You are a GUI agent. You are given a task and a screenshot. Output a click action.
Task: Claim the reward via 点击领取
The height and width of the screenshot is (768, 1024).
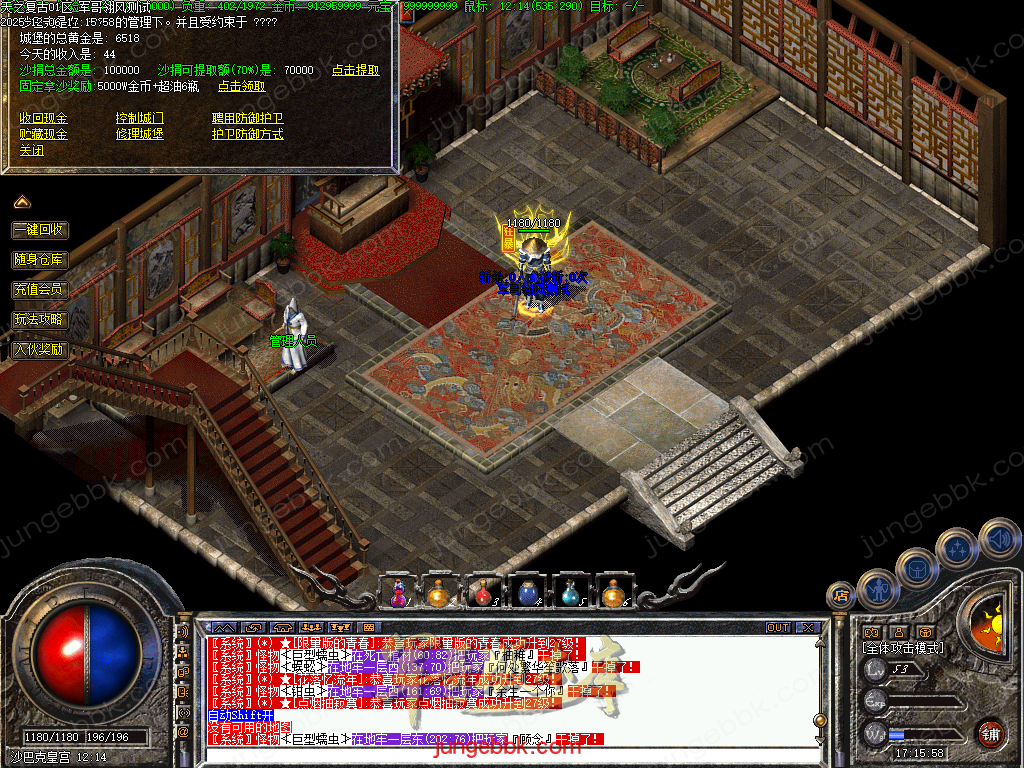tap(242, 86)
